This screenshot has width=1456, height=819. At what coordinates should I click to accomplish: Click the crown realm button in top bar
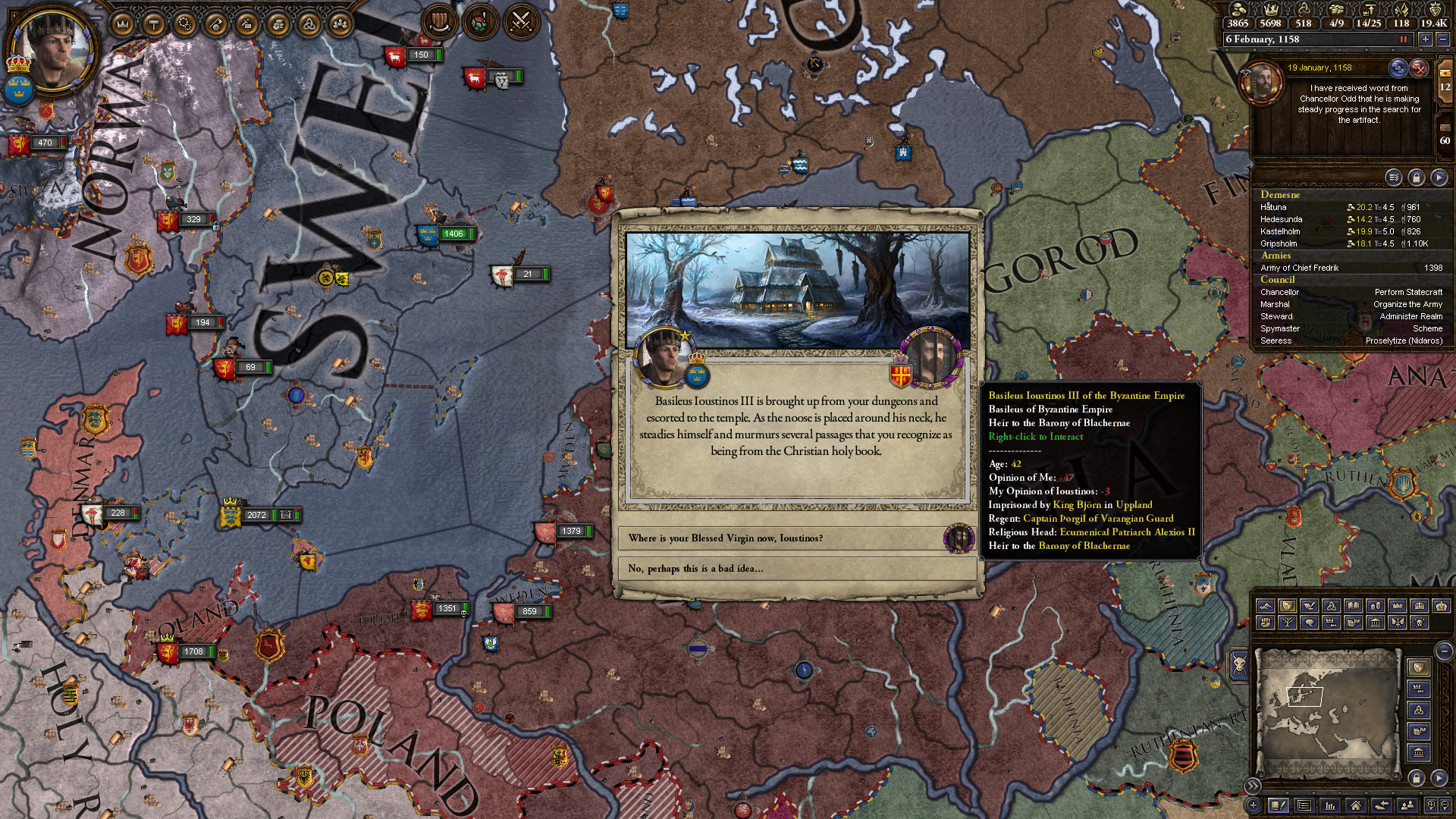click(x=123, y=25)
